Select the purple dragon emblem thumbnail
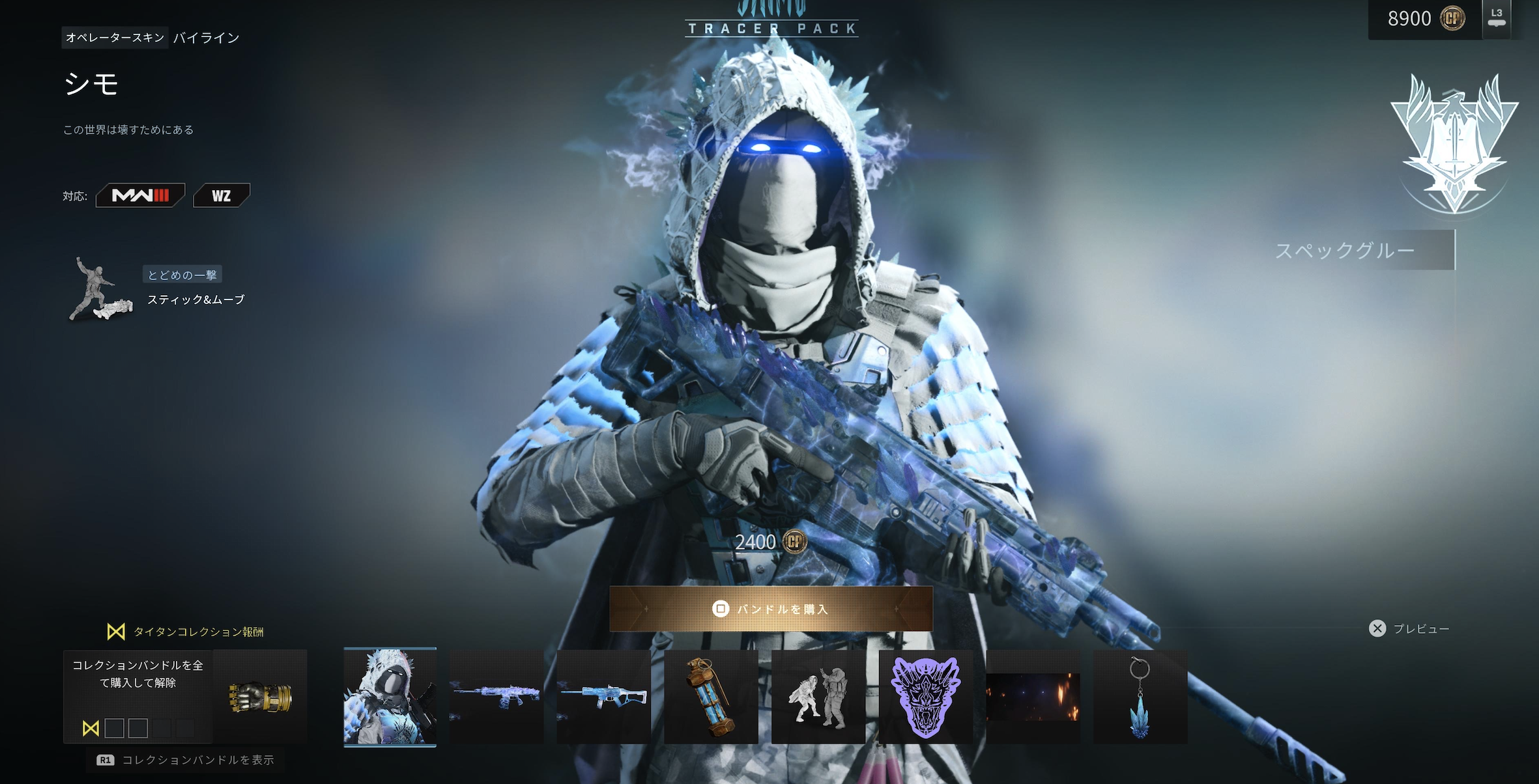This screenshot has width=1539, height=784. click(926, 696)
